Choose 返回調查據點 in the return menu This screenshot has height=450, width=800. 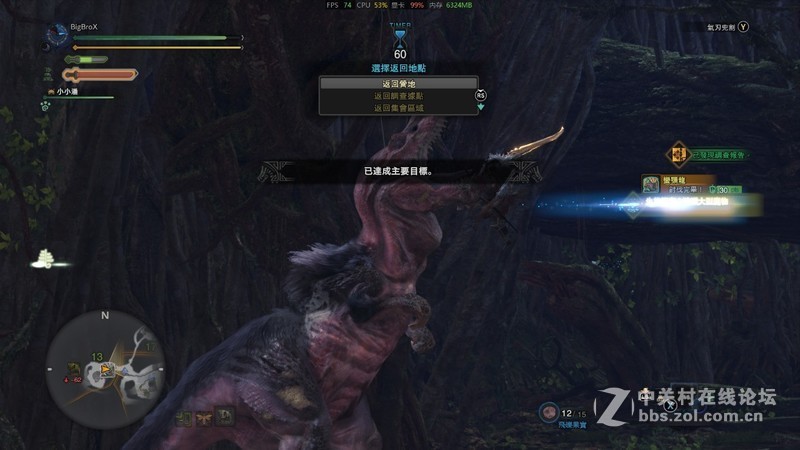click(x=397, y=97)
